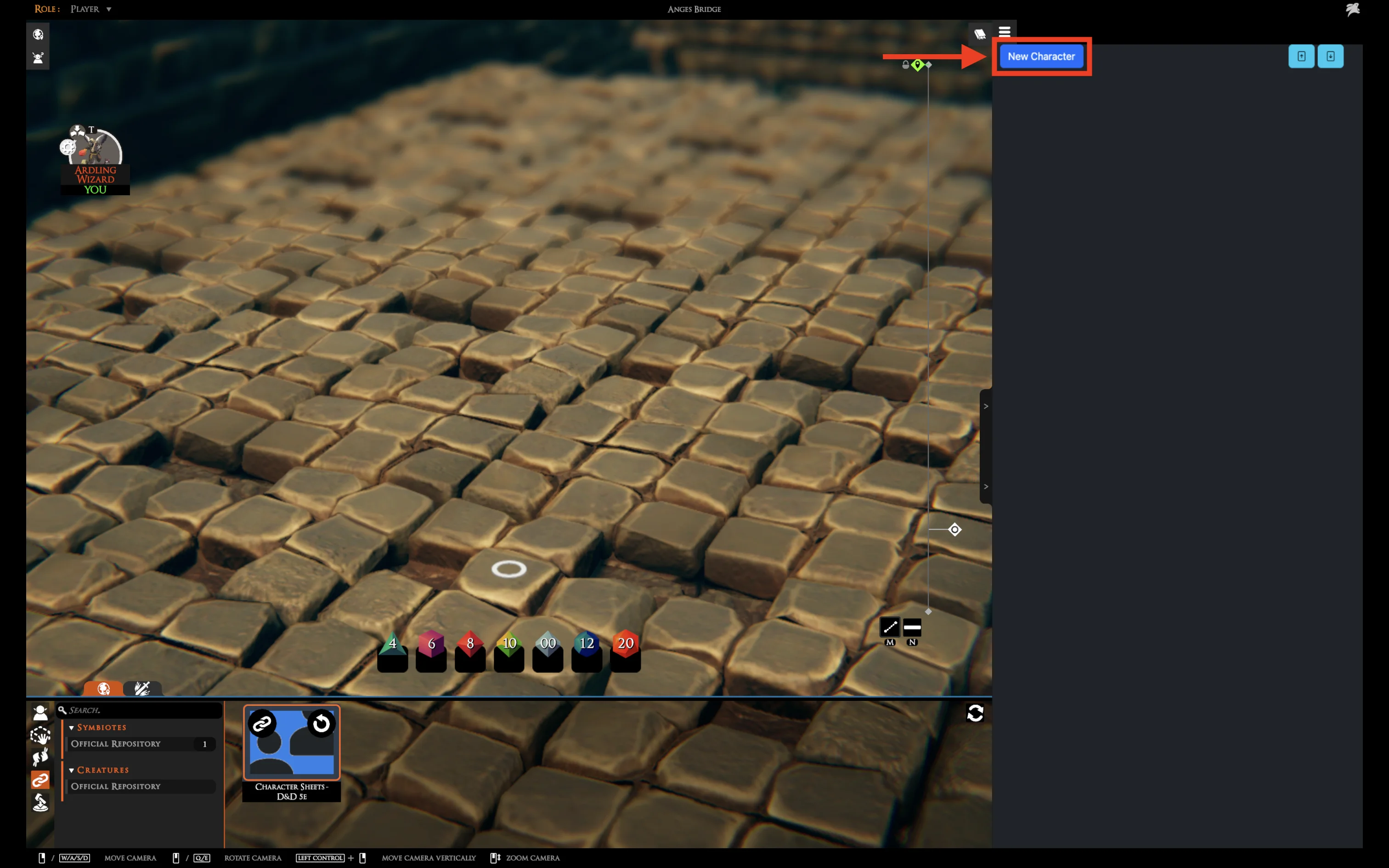
Task: Click the book icon beside the hamburger menu
Action: pos(979,34)
